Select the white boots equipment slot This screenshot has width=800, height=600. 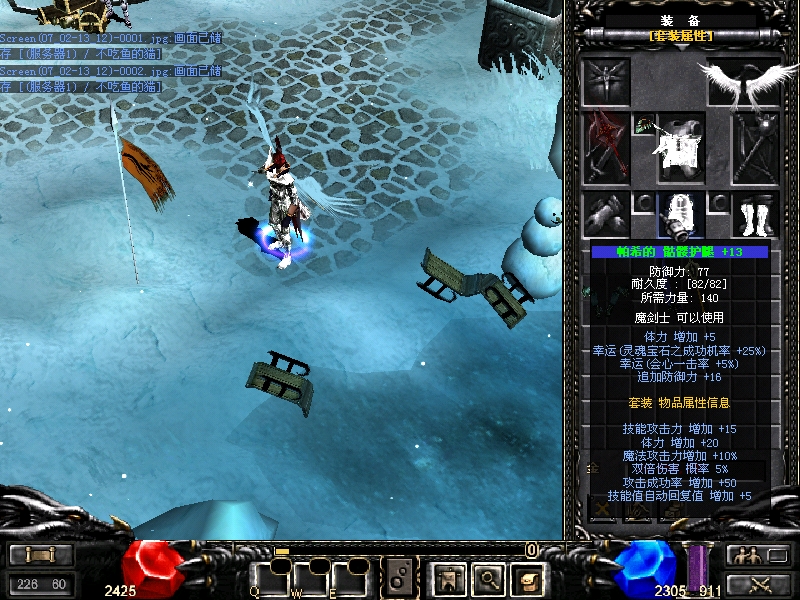click(755, 214)
